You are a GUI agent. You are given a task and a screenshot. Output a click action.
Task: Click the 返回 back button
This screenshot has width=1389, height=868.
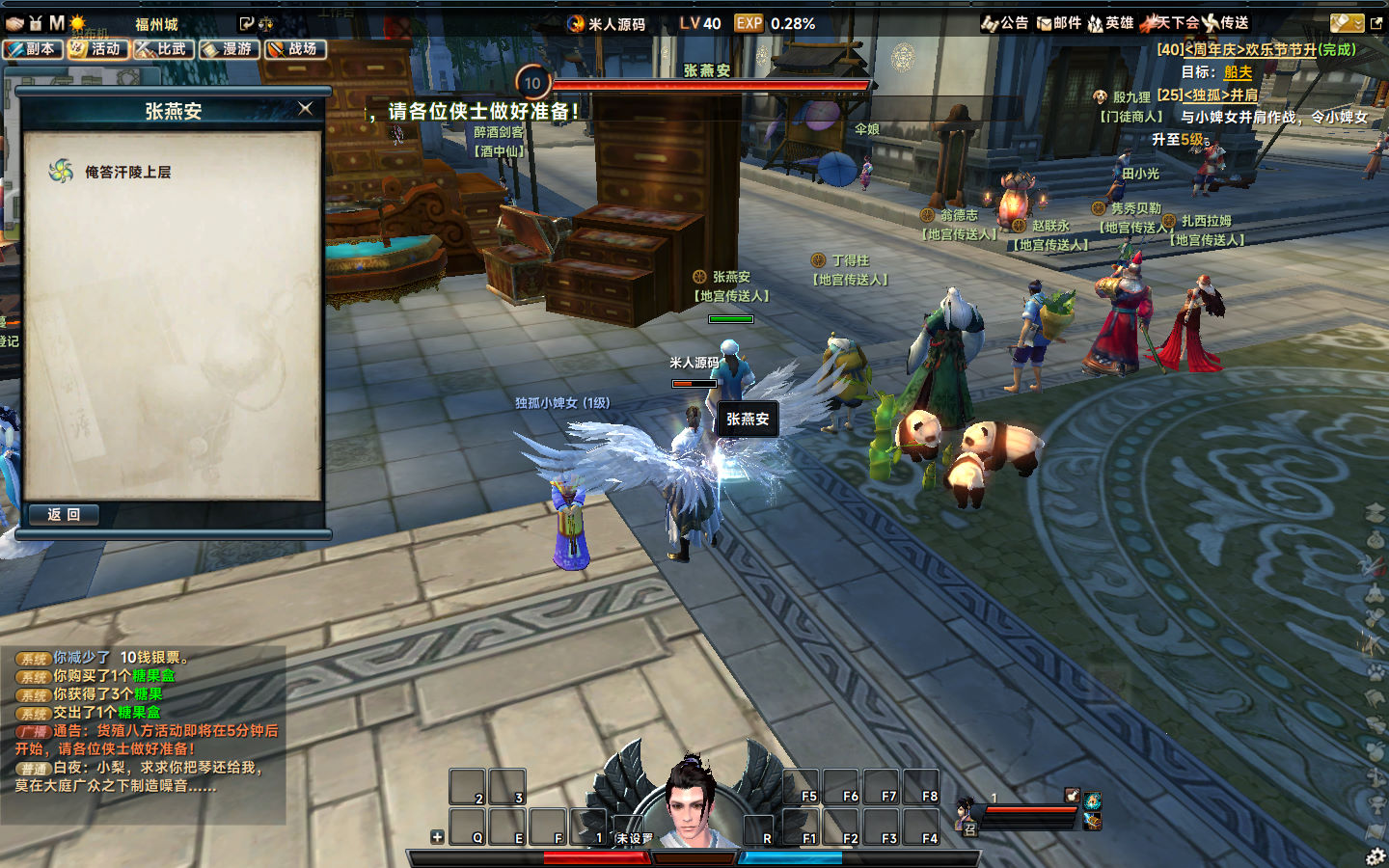64,515
